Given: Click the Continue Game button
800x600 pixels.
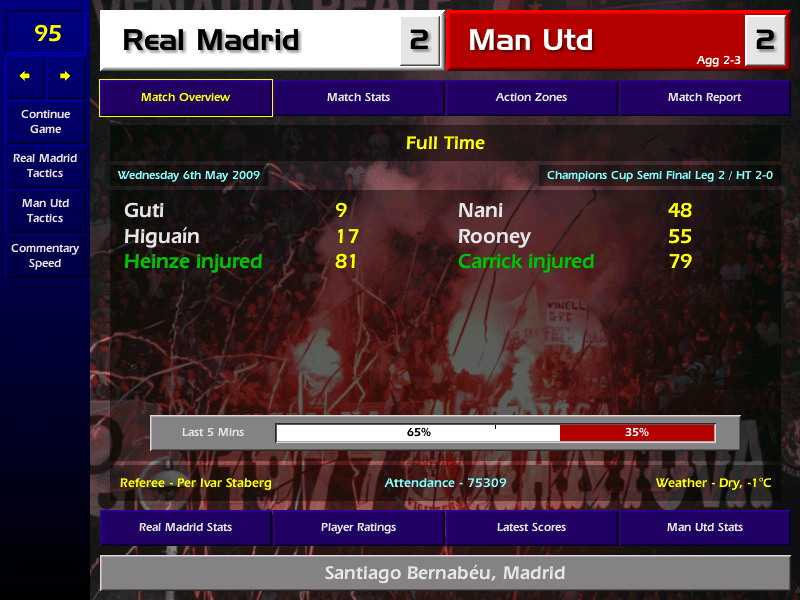Looking at the screenshot, I should (x=45, y=121).
